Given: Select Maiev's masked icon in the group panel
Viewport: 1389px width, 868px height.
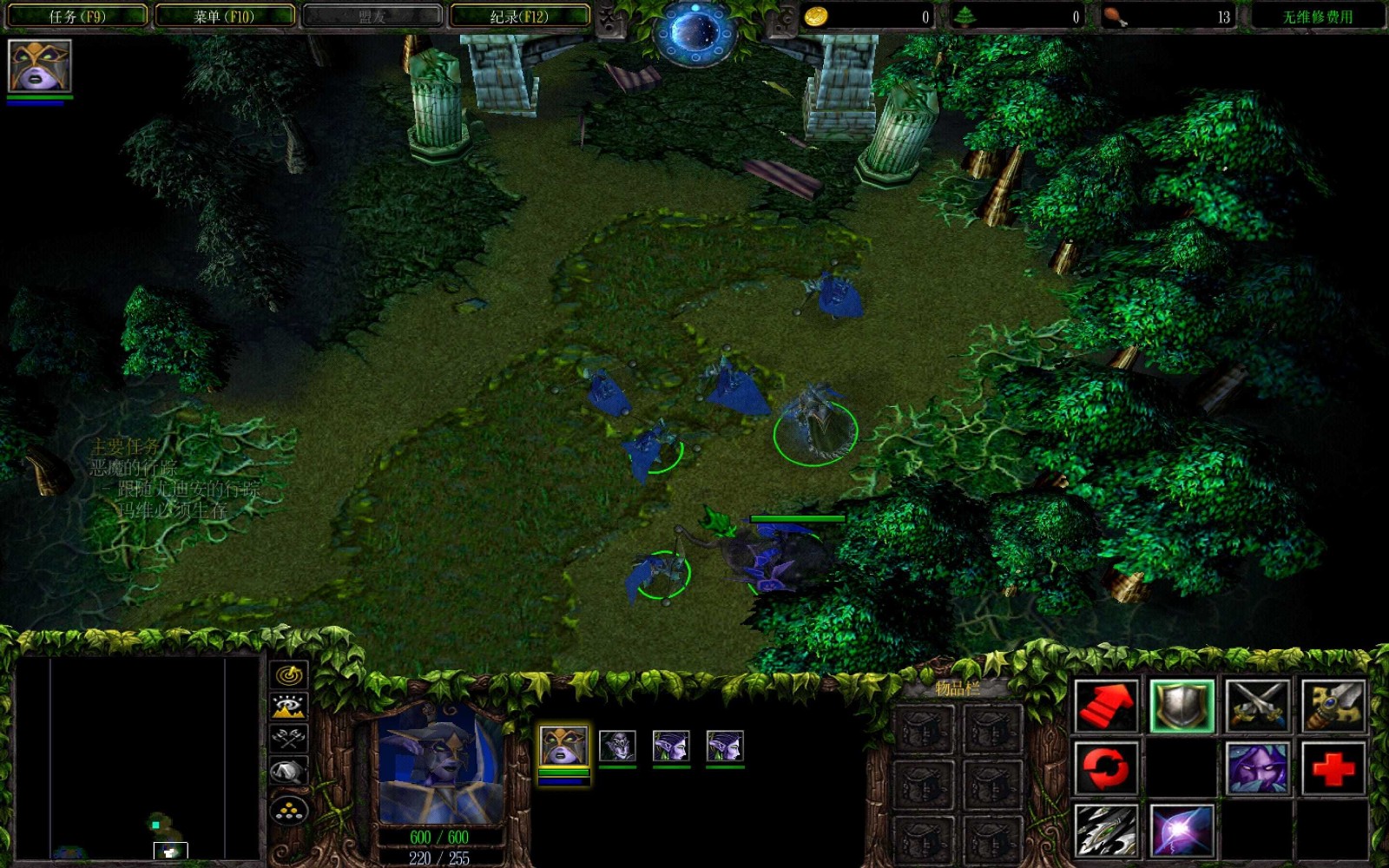Looking at the screenshot, I should pos(563,746).
